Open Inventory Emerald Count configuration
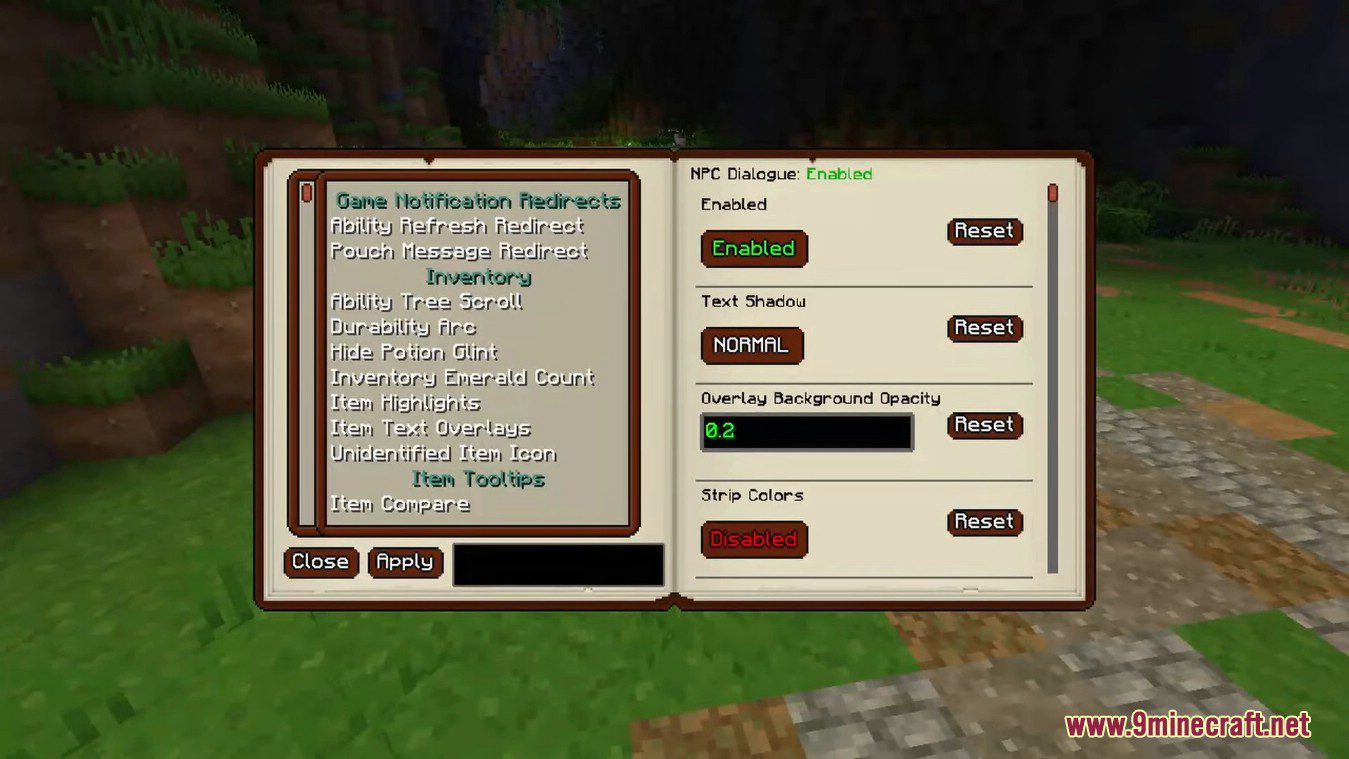 (462, 377)
